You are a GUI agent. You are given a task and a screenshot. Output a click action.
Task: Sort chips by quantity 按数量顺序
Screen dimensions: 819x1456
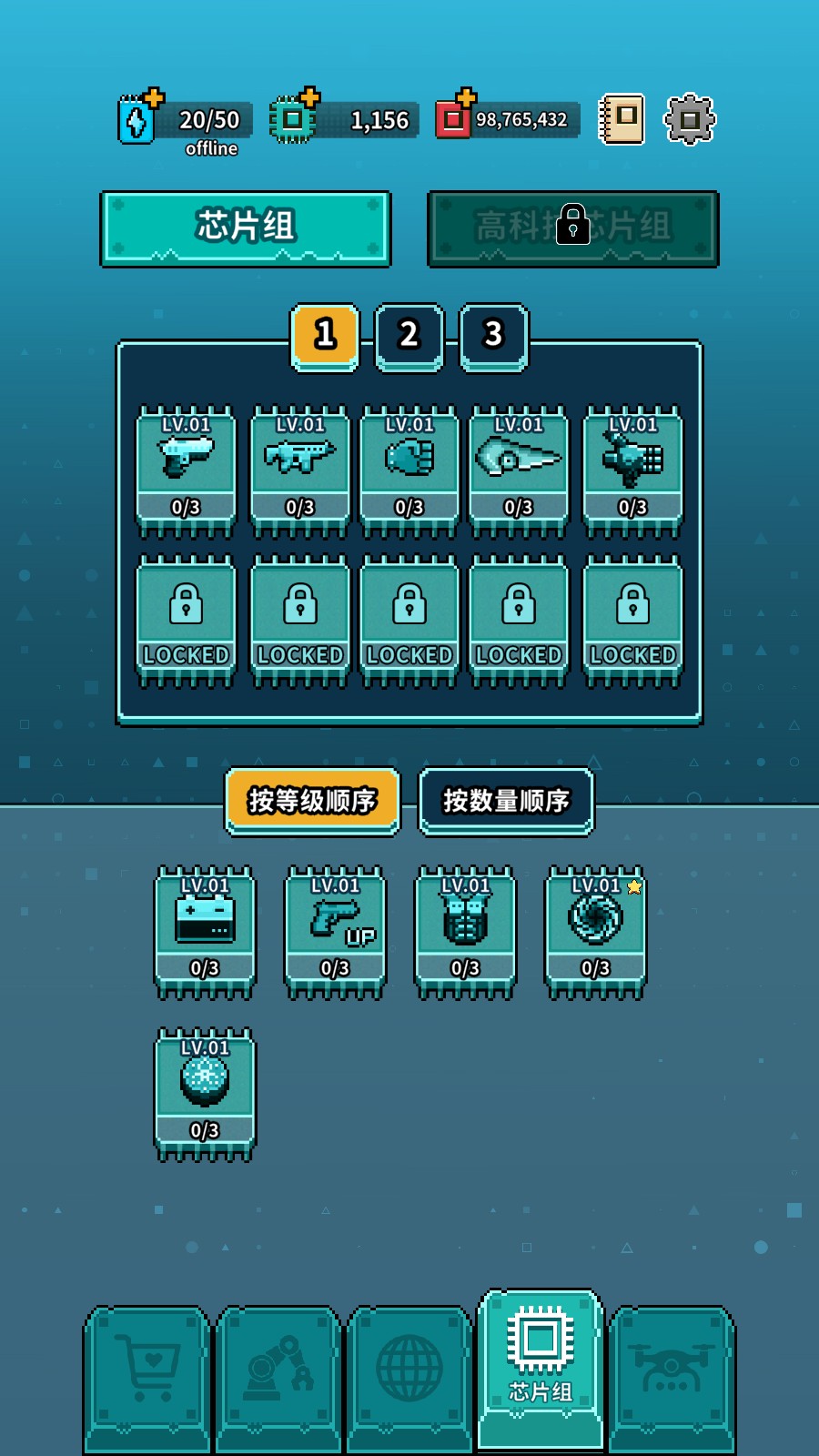[505, 801]
